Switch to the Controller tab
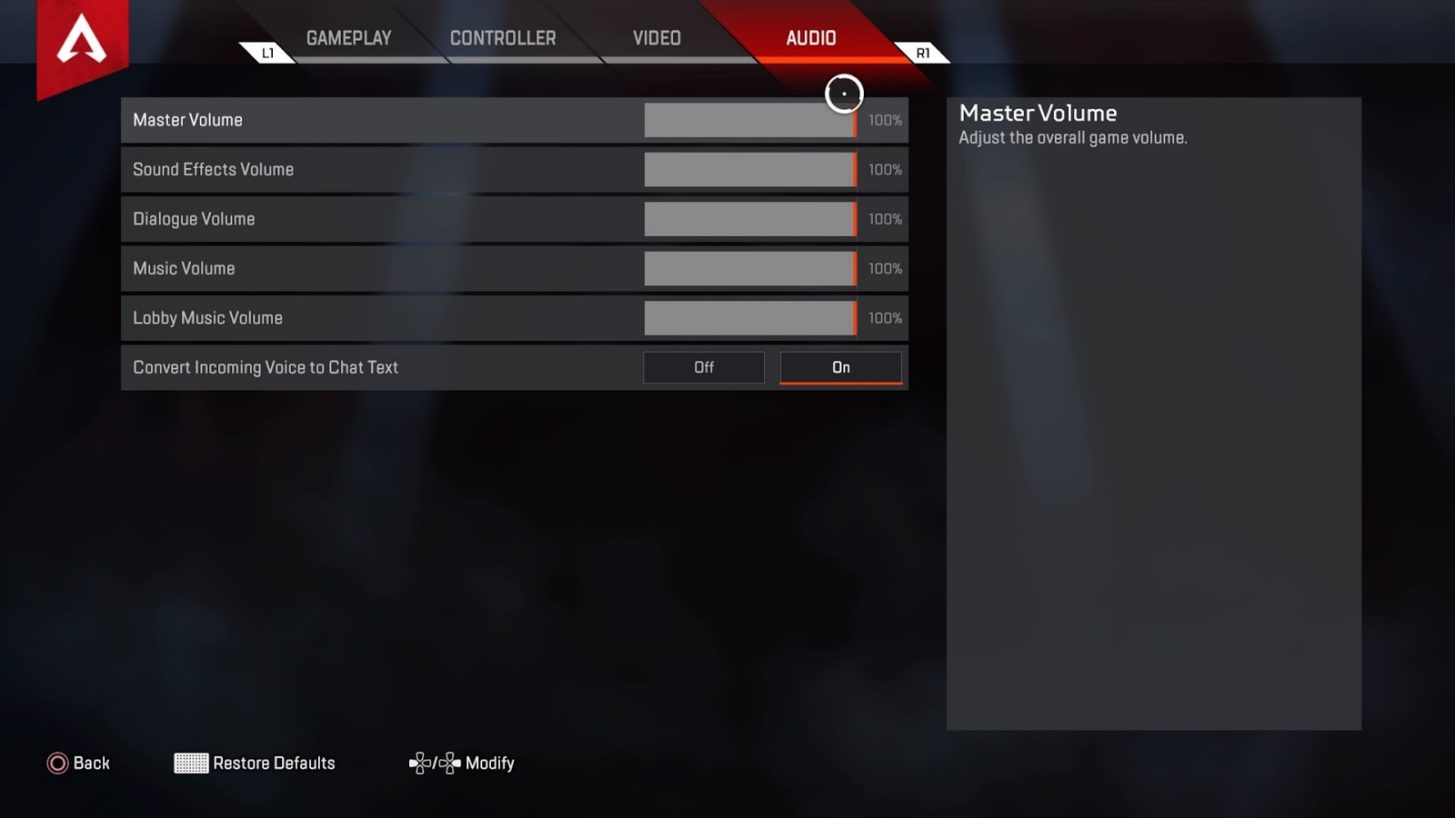This screenshot has height=818, width=1455. coord(504,37)
